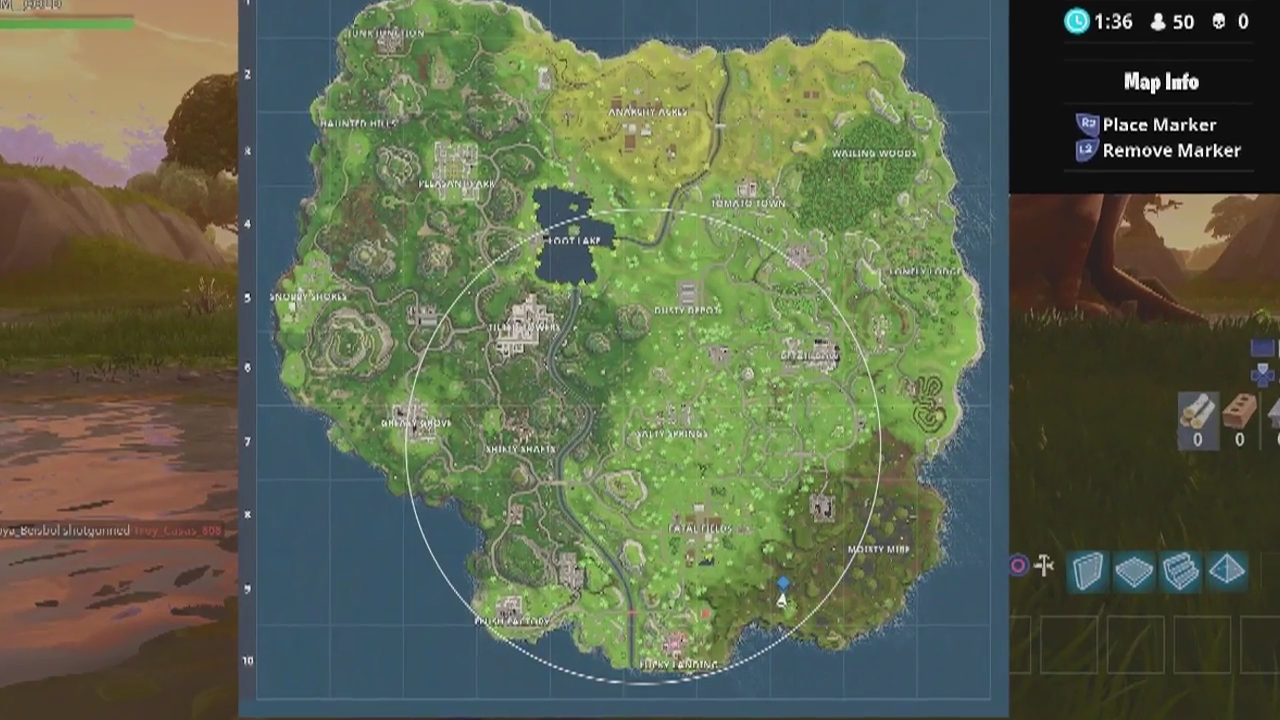
Task: Click the white player arrow on the map
Action: 780,599
